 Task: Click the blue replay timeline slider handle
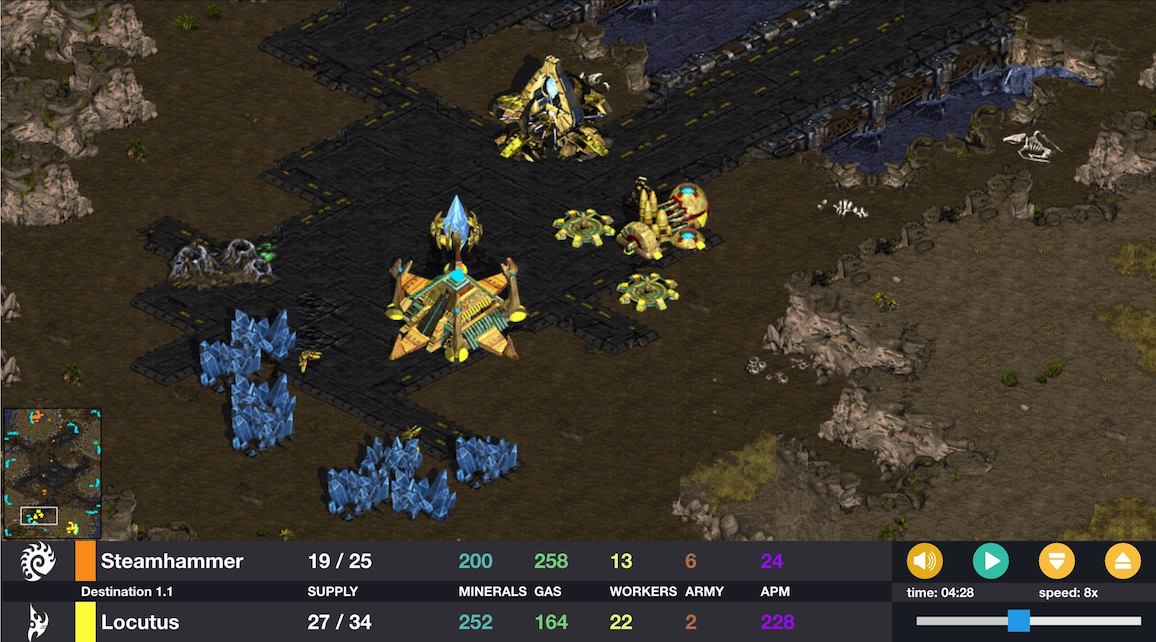click(1018, 621)
